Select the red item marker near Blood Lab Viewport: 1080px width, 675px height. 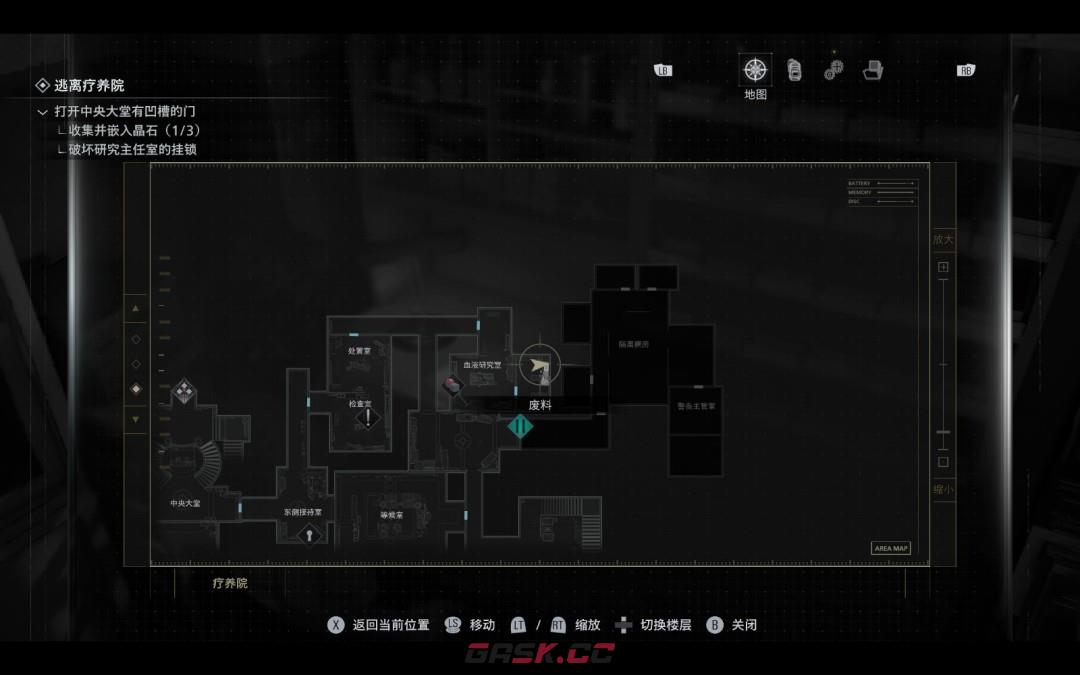click(x=453, y=385)
